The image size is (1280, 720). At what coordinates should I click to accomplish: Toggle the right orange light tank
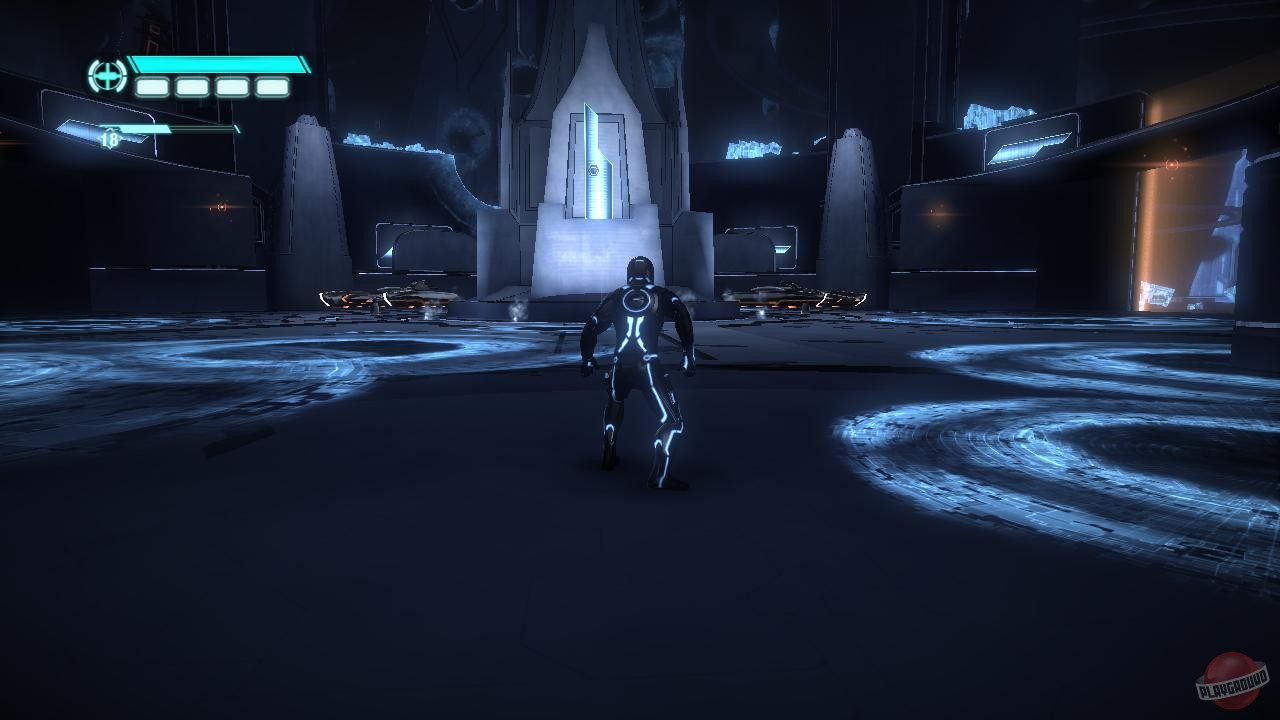pyautogui.click(x=800, y=296)
